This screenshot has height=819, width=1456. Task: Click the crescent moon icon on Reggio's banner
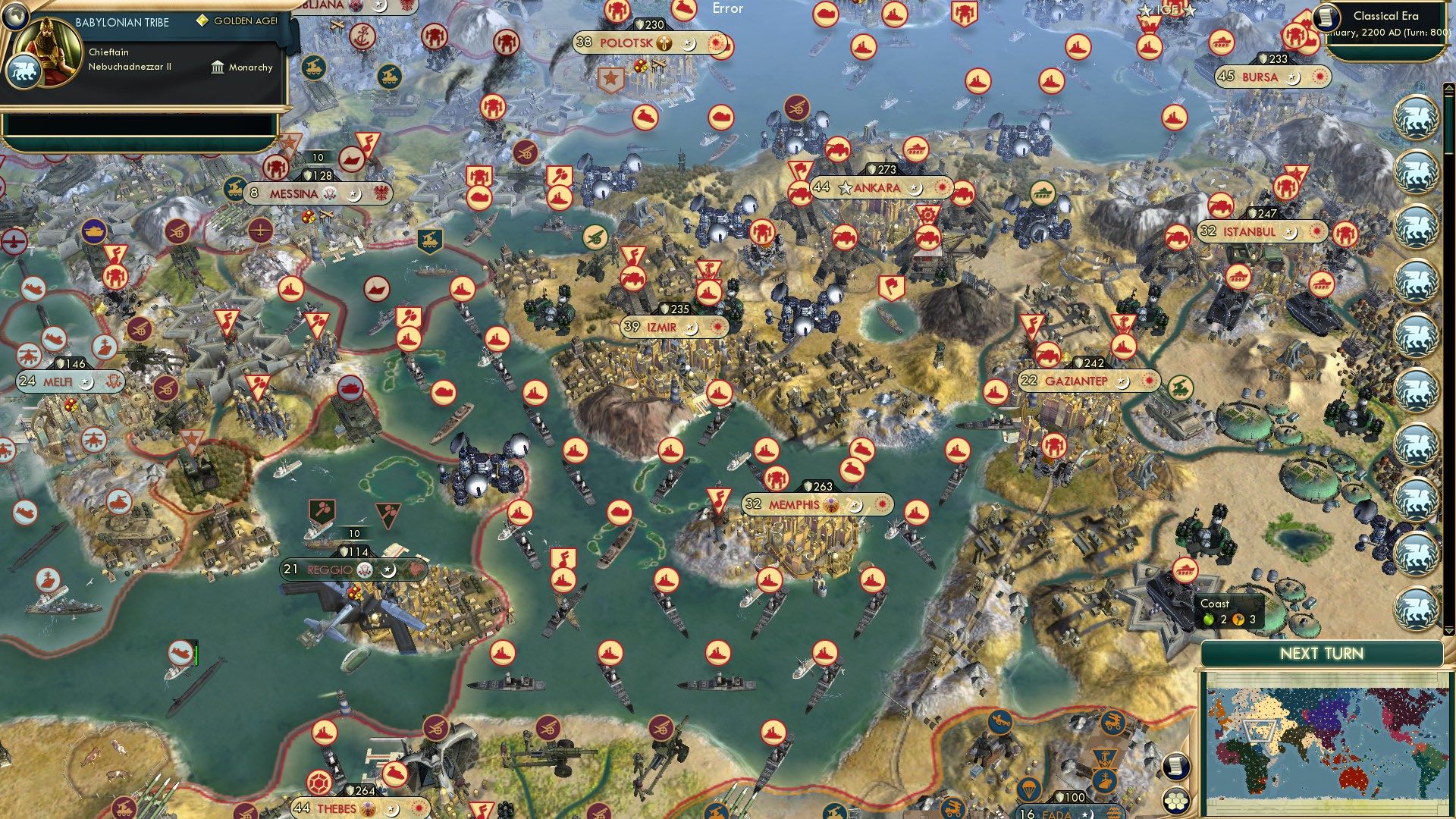click(x=388, y=571)
